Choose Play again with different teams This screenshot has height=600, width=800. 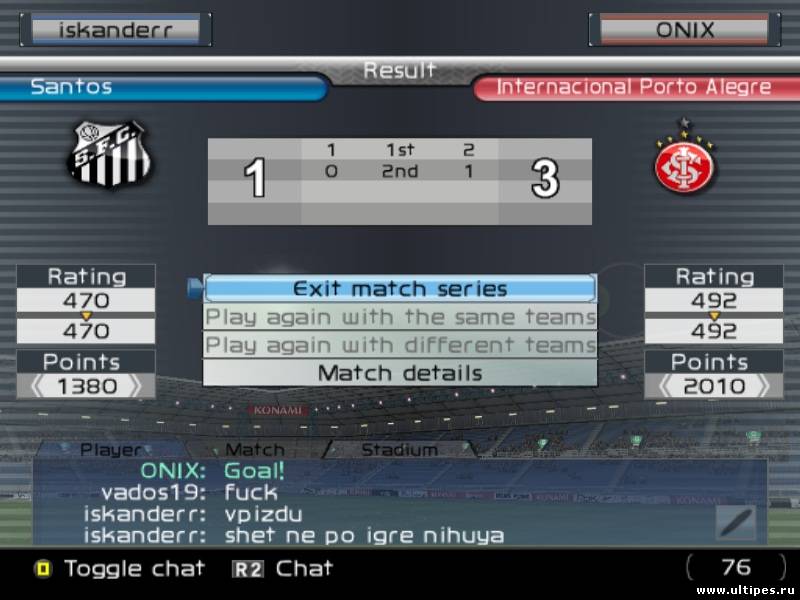tap(400, 345)
